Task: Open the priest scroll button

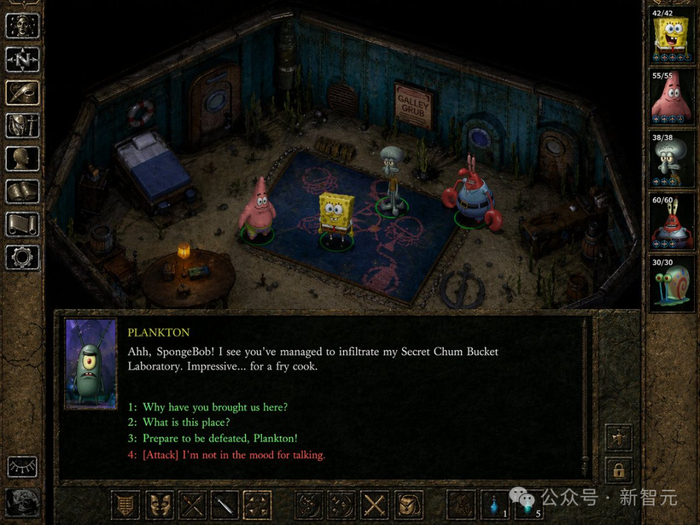Action: coord(22,224)
